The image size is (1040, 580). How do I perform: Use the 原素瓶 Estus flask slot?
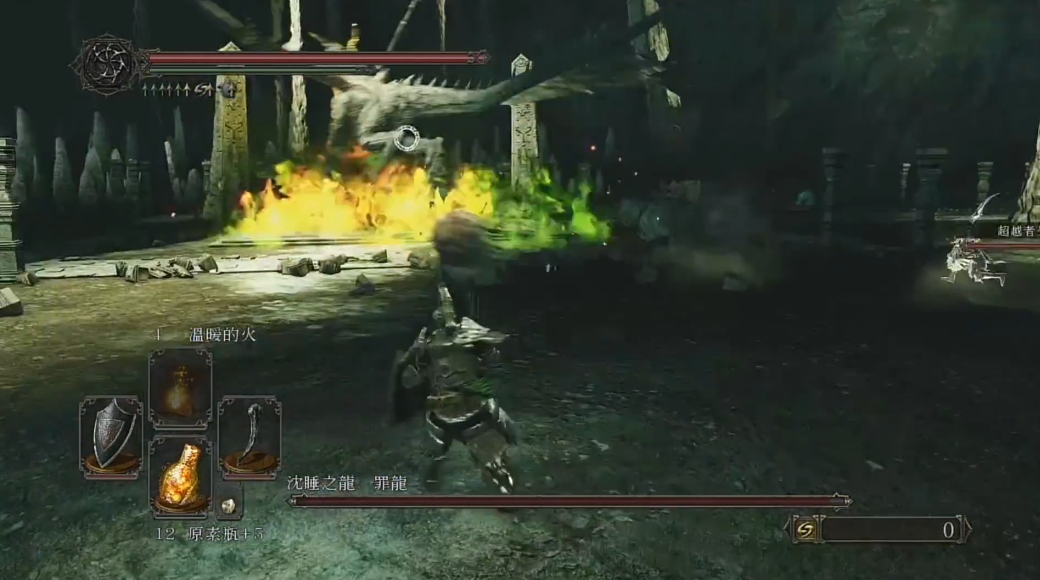point(180,476)
